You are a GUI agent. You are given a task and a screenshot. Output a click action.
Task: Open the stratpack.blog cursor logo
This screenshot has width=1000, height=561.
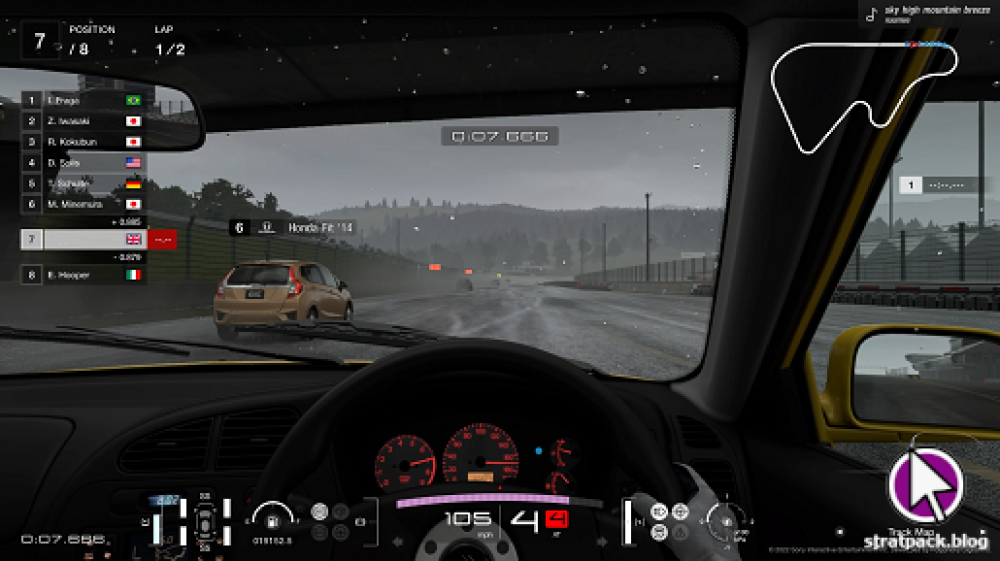[x=926, y=486]
